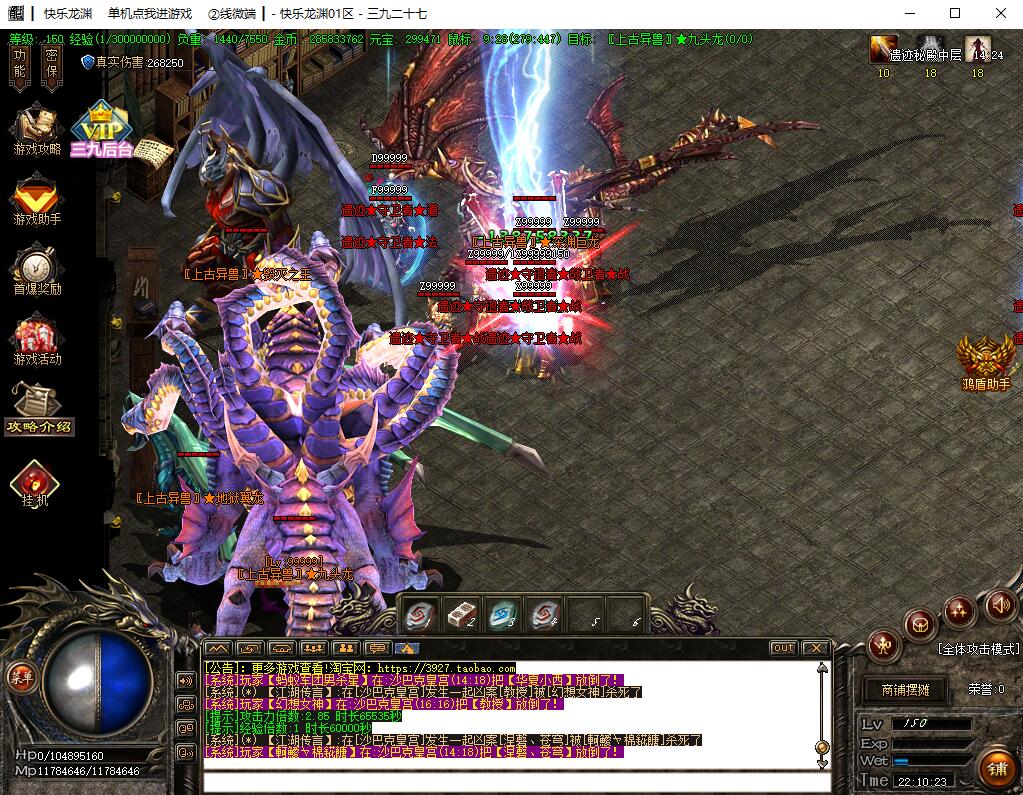Open the 首爆奖励 first-kill rewards
Viewport: 1023px width, 795px height.
tap(37, 270)
